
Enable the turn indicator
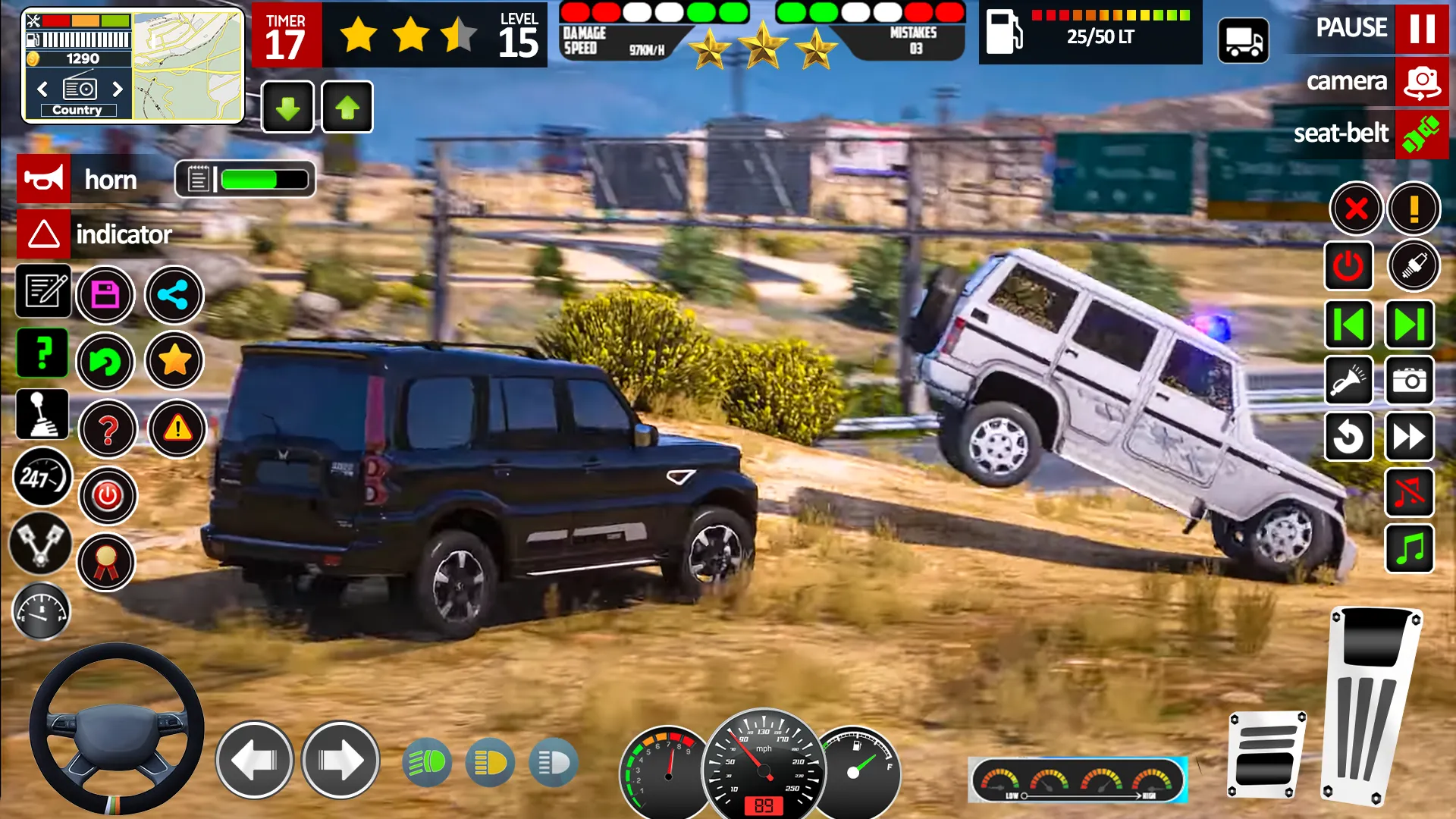[43, 235]
